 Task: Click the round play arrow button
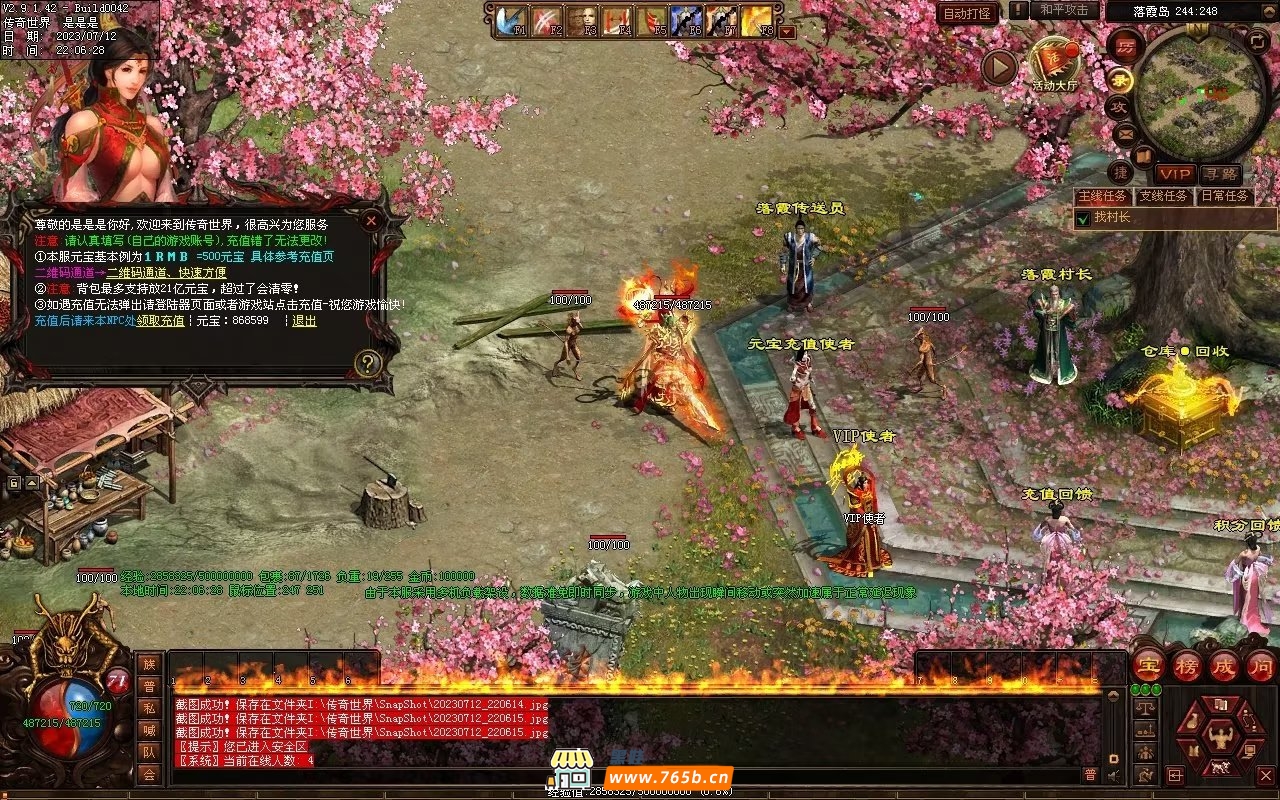click(x=998, y=67)
